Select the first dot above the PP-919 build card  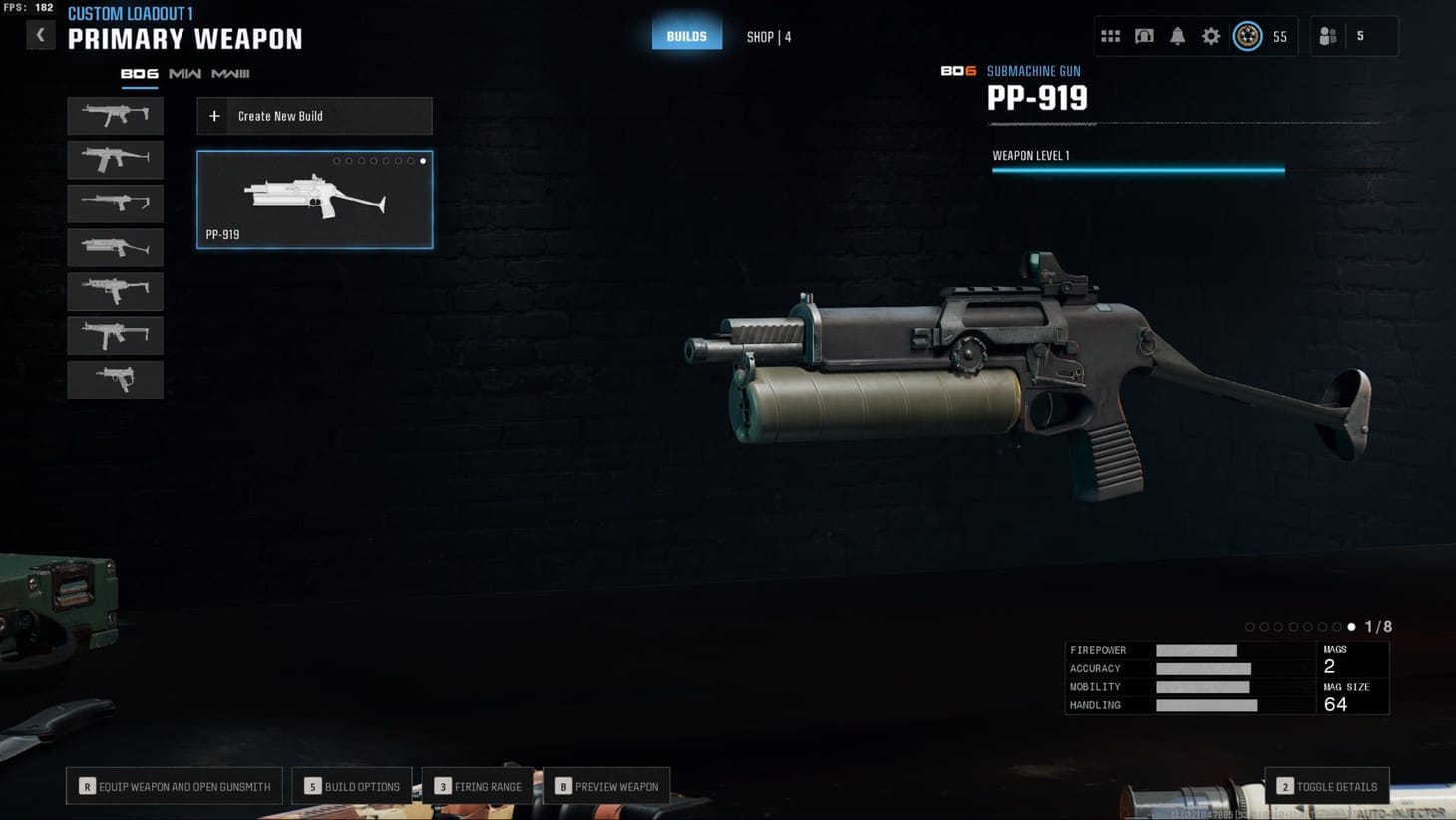pos(336,161)
